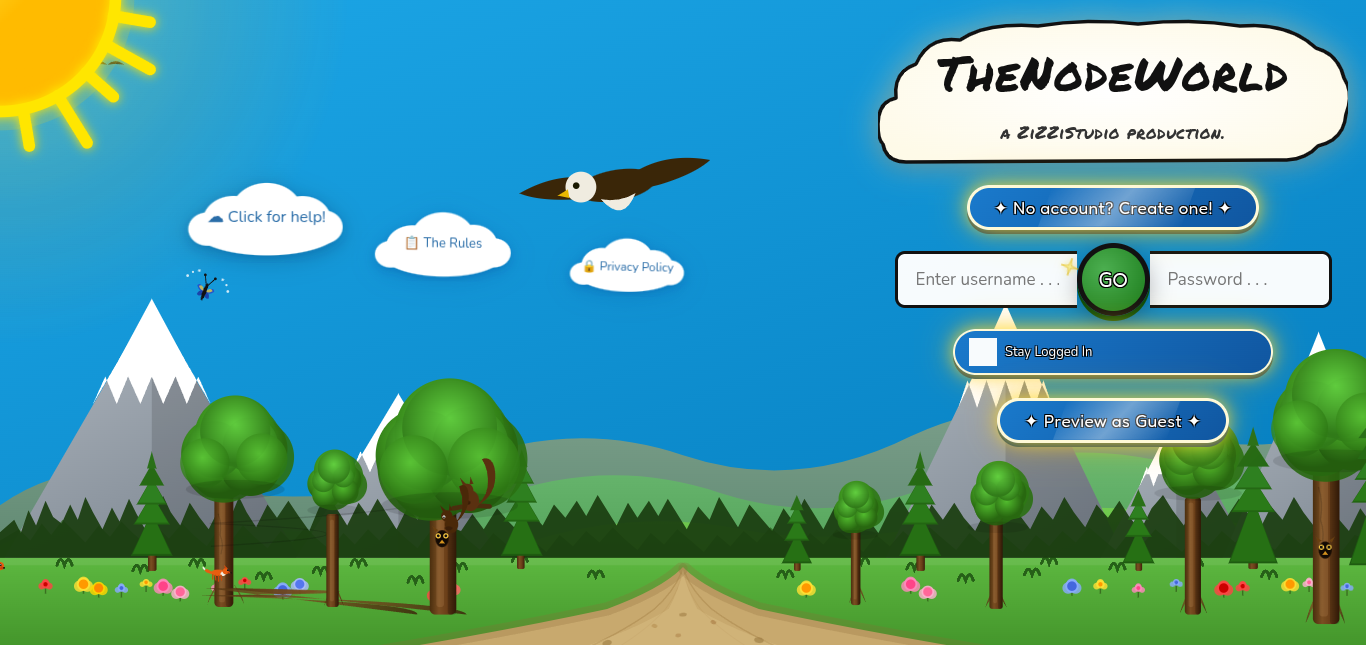Focus the Enter username field
1366x645 pixels.
tap(985, 279)
